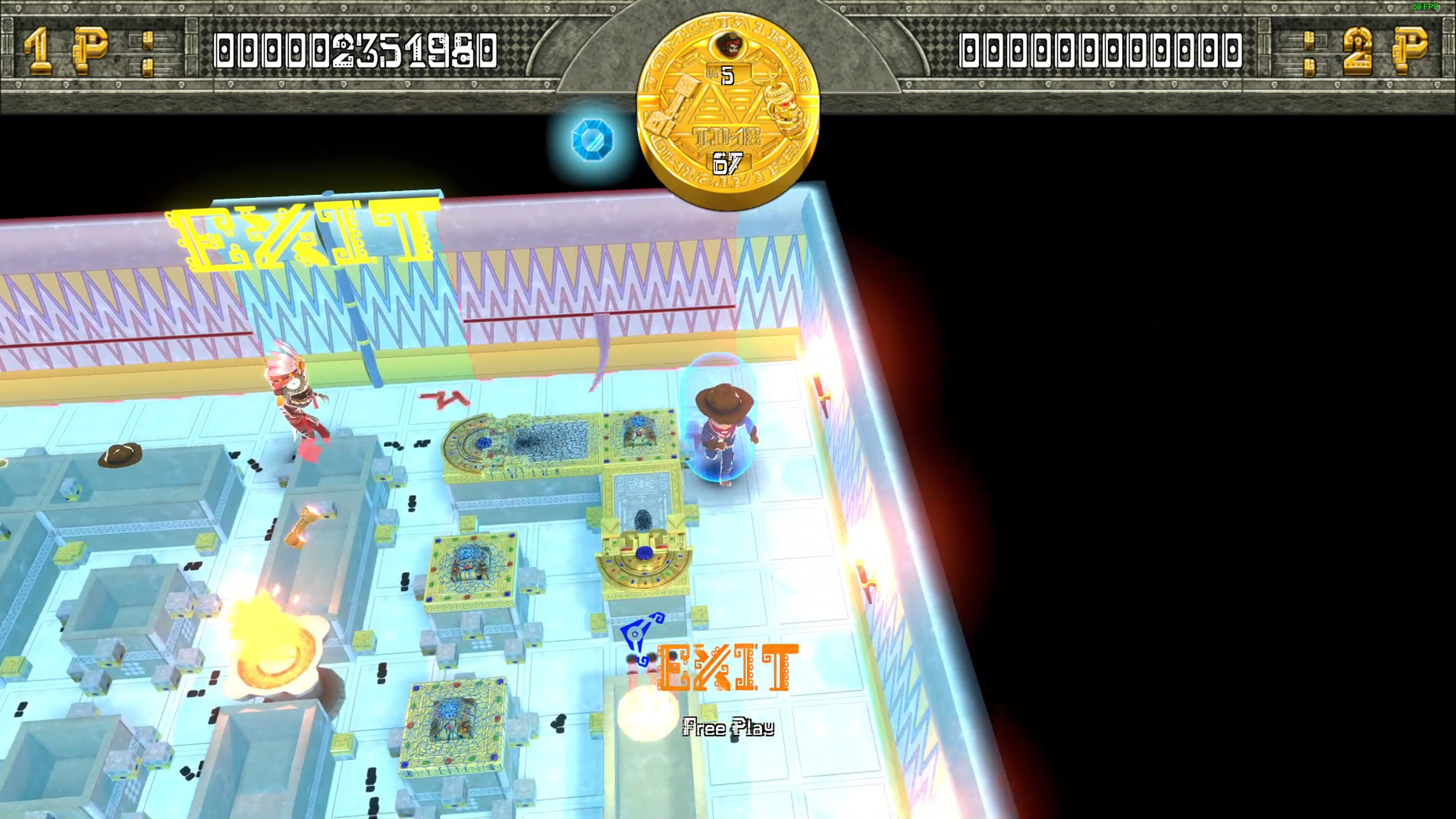The height and width of the screenshot is (819, 1456).
Task: Click the Free Play label
Action: click(x=728, y=728)
